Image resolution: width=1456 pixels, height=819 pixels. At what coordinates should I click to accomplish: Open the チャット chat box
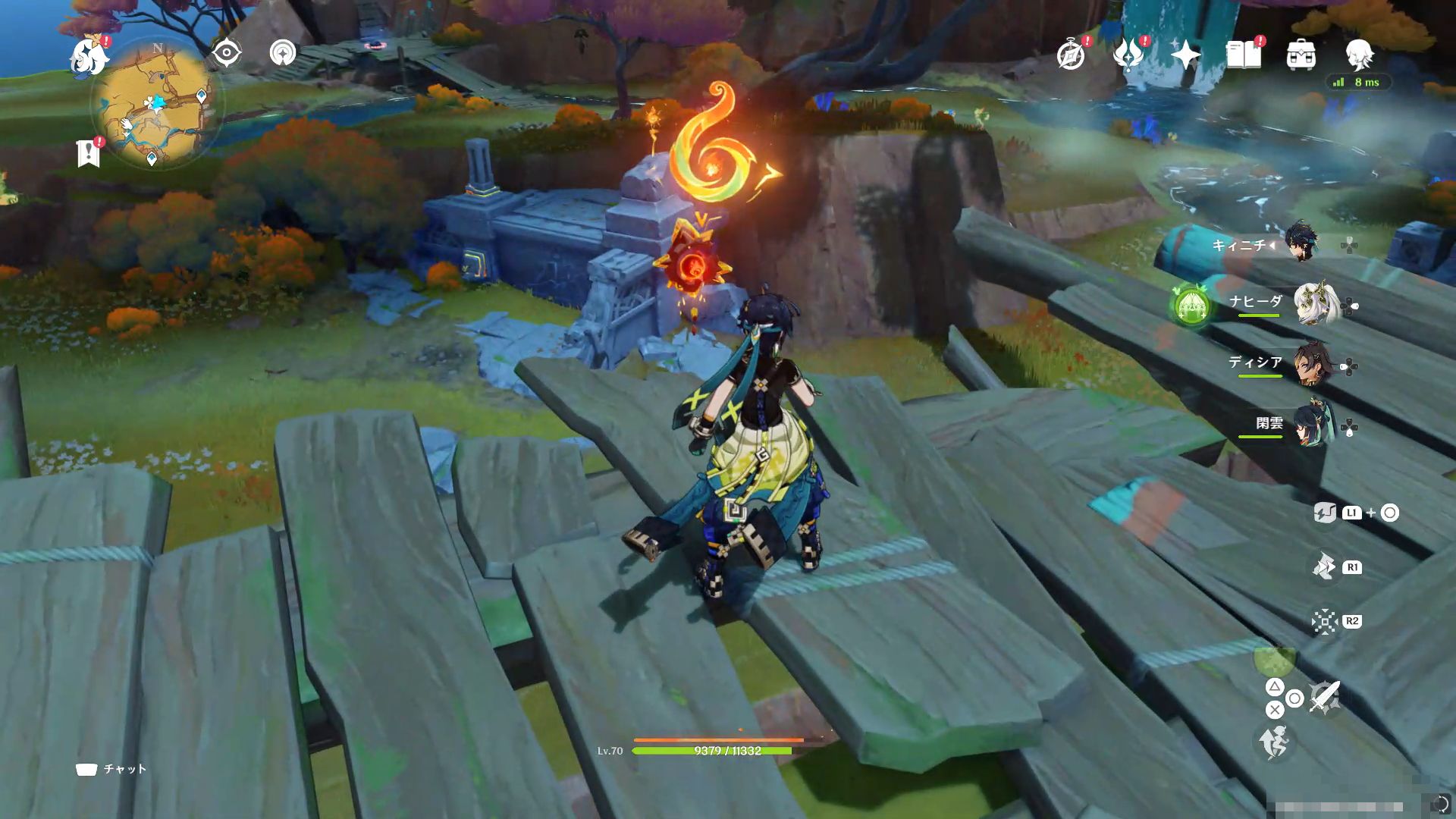point(111,769)
